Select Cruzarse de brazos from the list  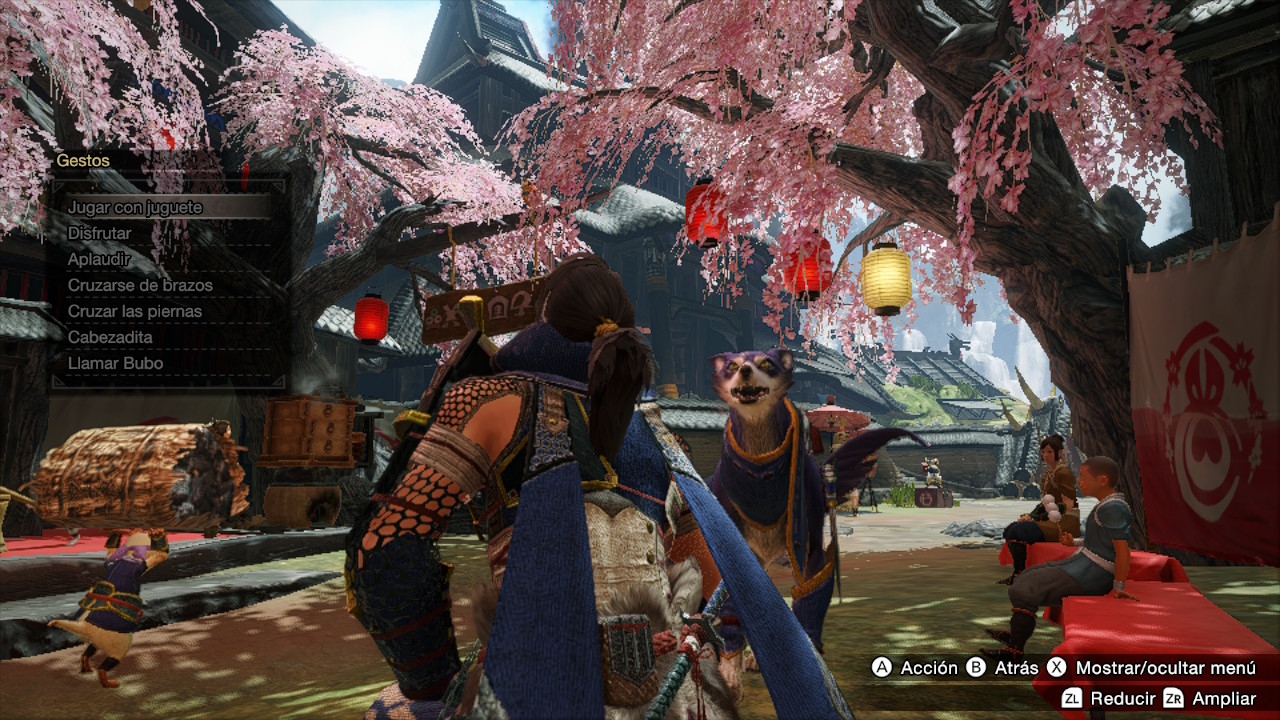[140, 285]
